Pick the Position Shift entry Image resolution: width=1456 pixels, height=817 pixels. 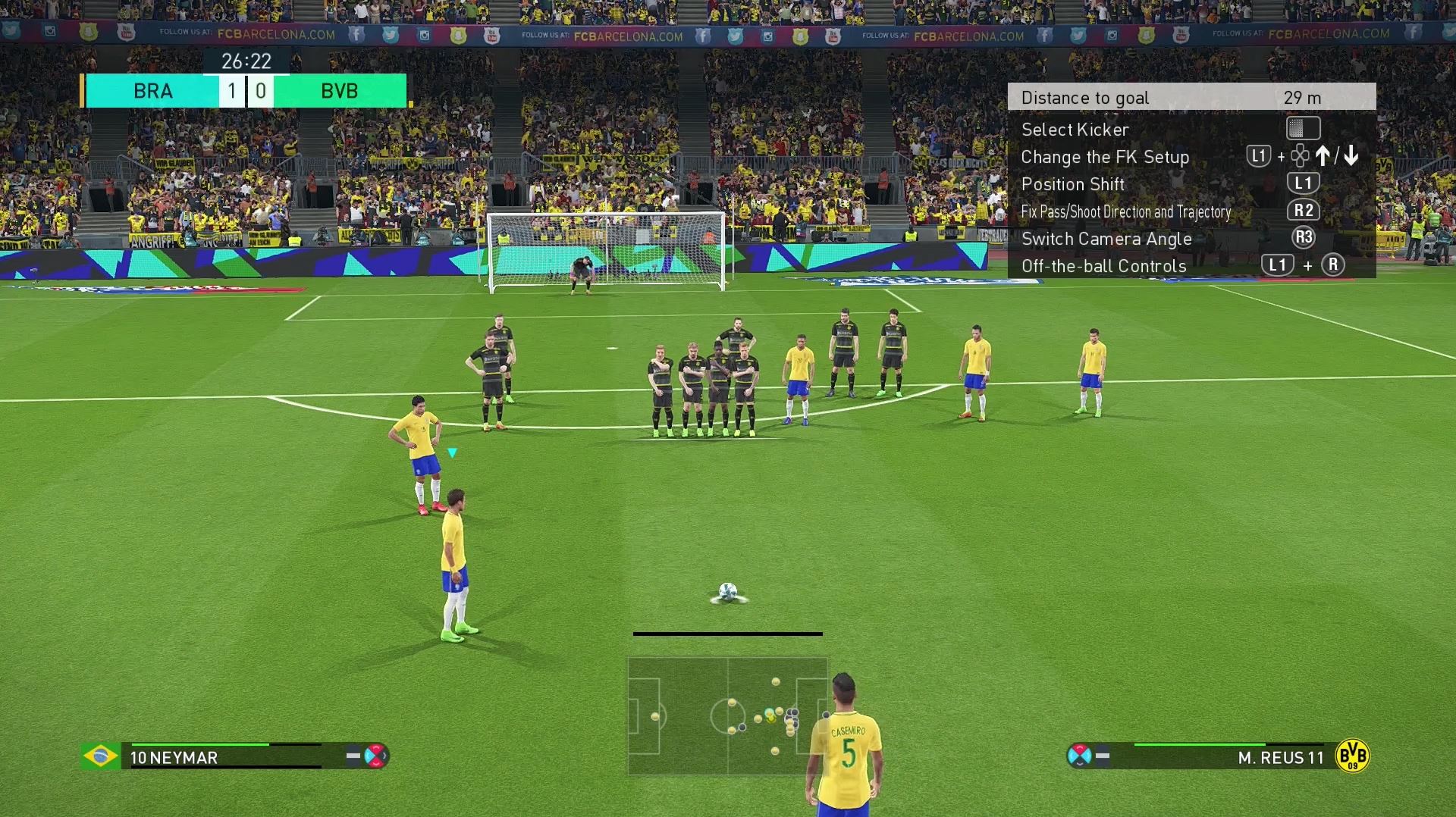(1072, 184)
